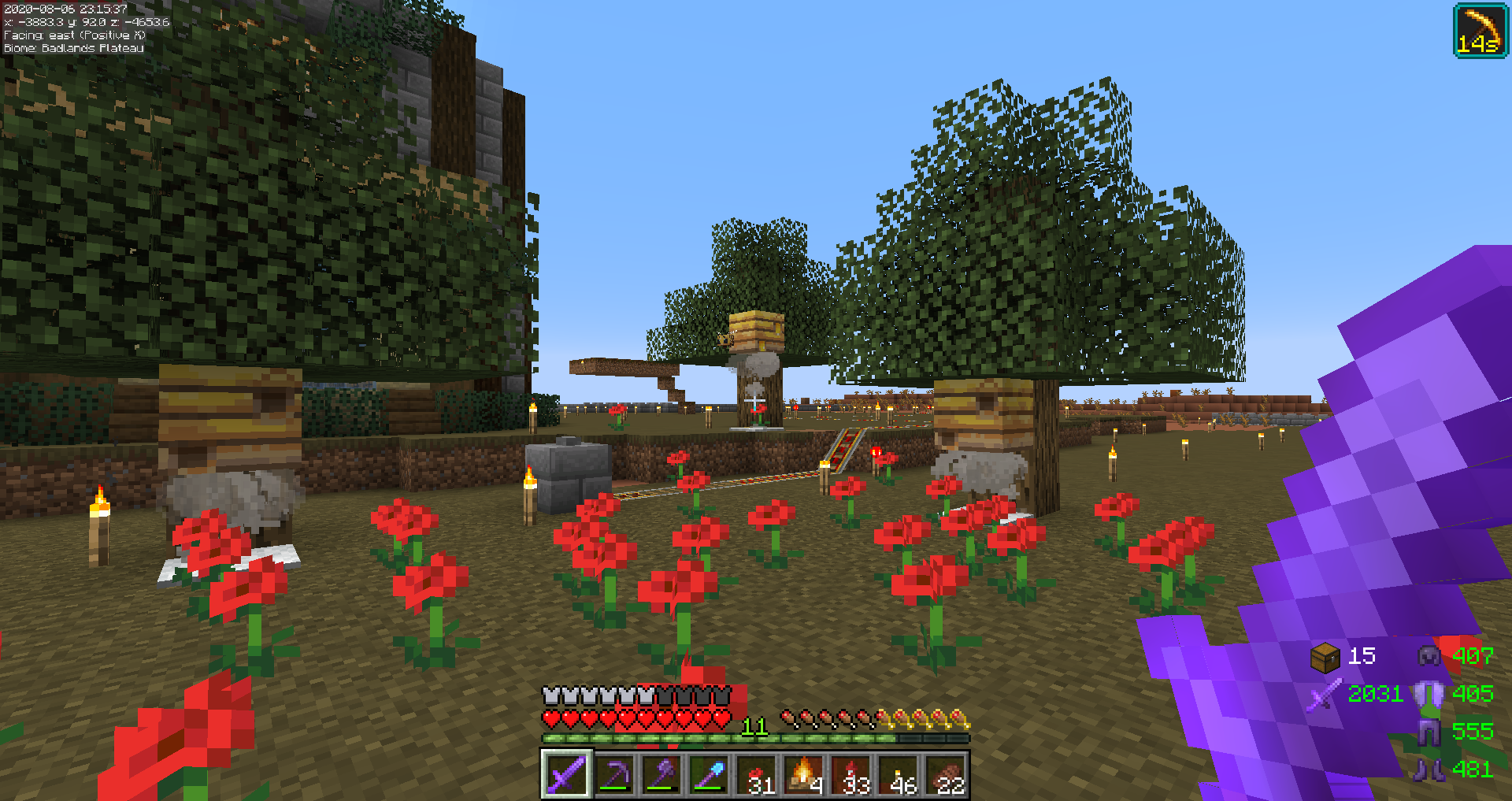The width and height of the screenshot is (1512, 801).
Task: Click the netherite boots durability icon
Action: [1429, 769]
